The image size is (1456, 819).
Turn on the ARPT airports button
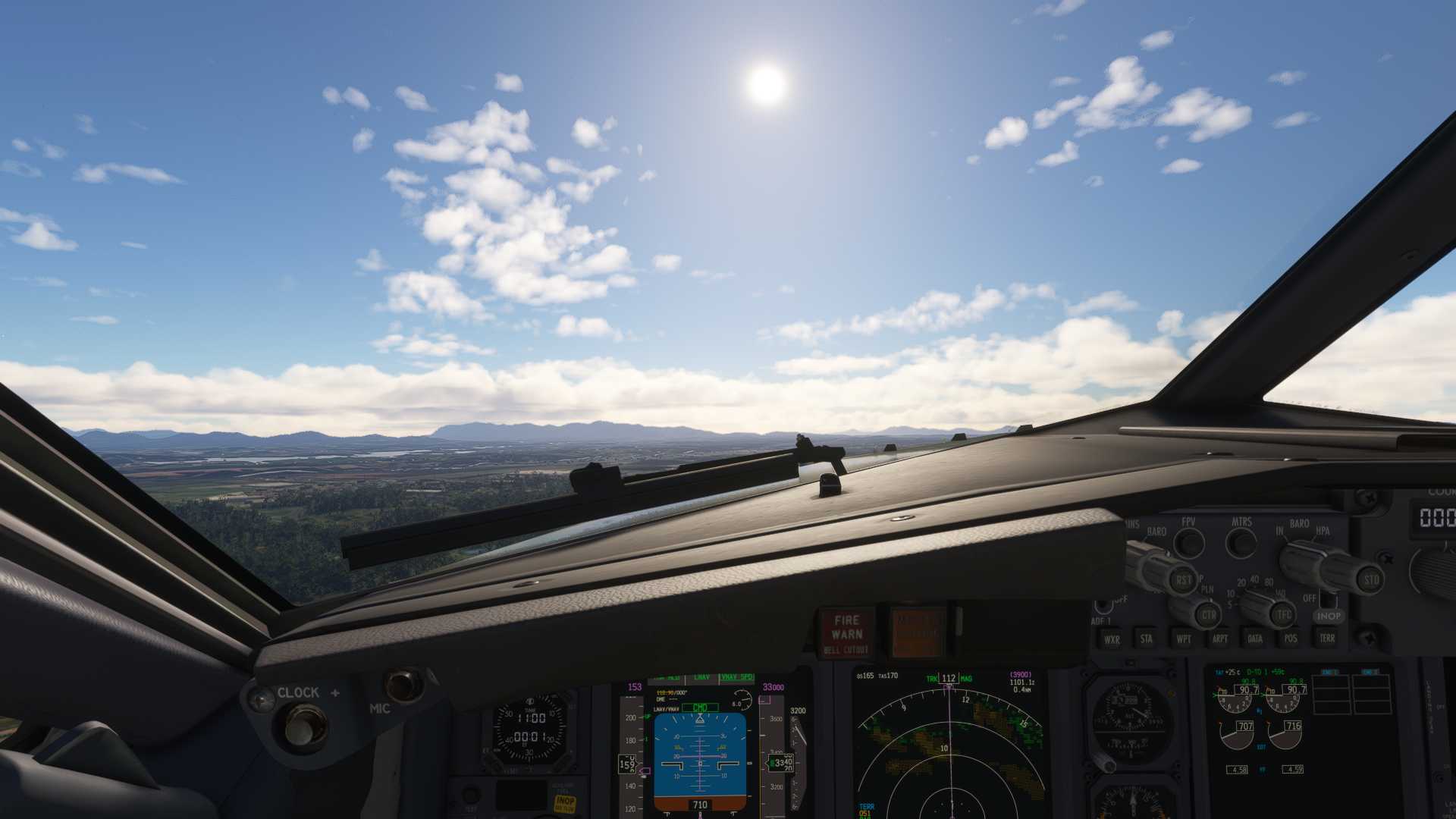[x=1219, y=639]
